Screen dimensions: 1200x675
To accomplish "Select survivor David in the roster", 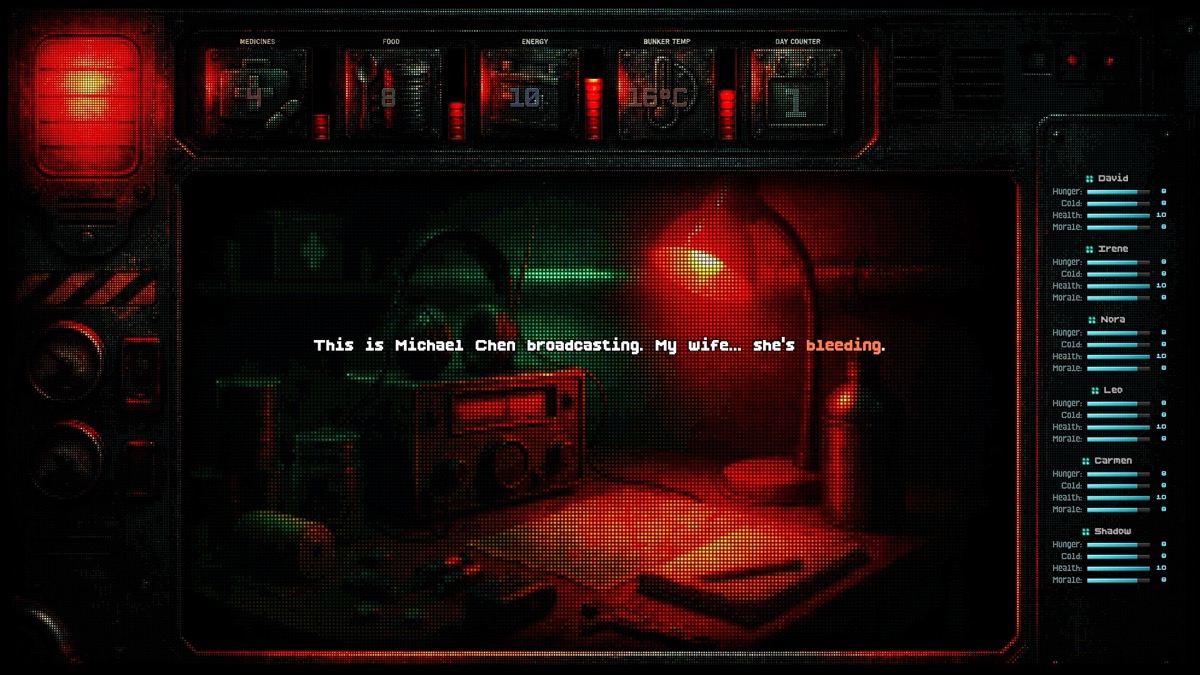I will 1112,178.
